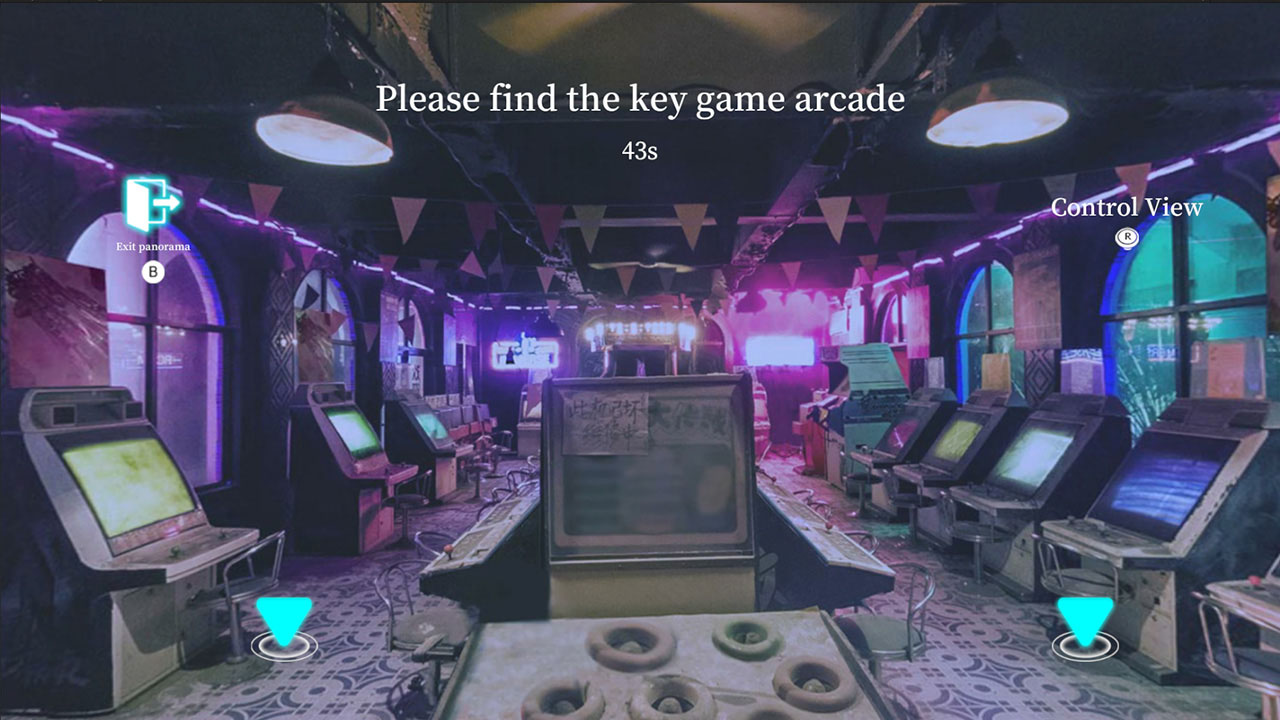Click the 'Please find the key game arcade' heading
Viewport: 1280px width, 720px height.
point(639,98)
